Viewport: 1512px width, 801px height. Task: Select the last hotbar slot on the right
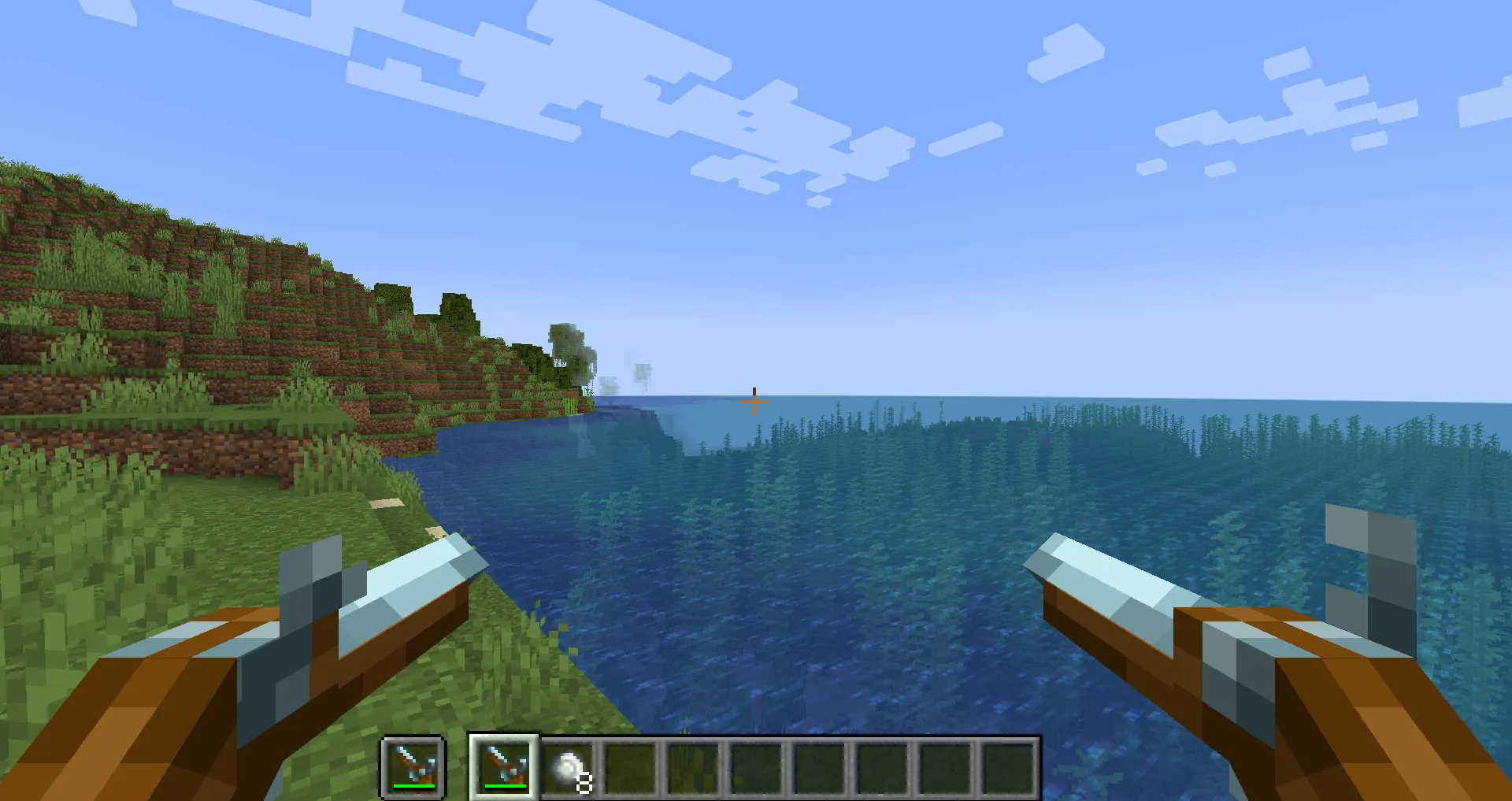point(1013,768)
